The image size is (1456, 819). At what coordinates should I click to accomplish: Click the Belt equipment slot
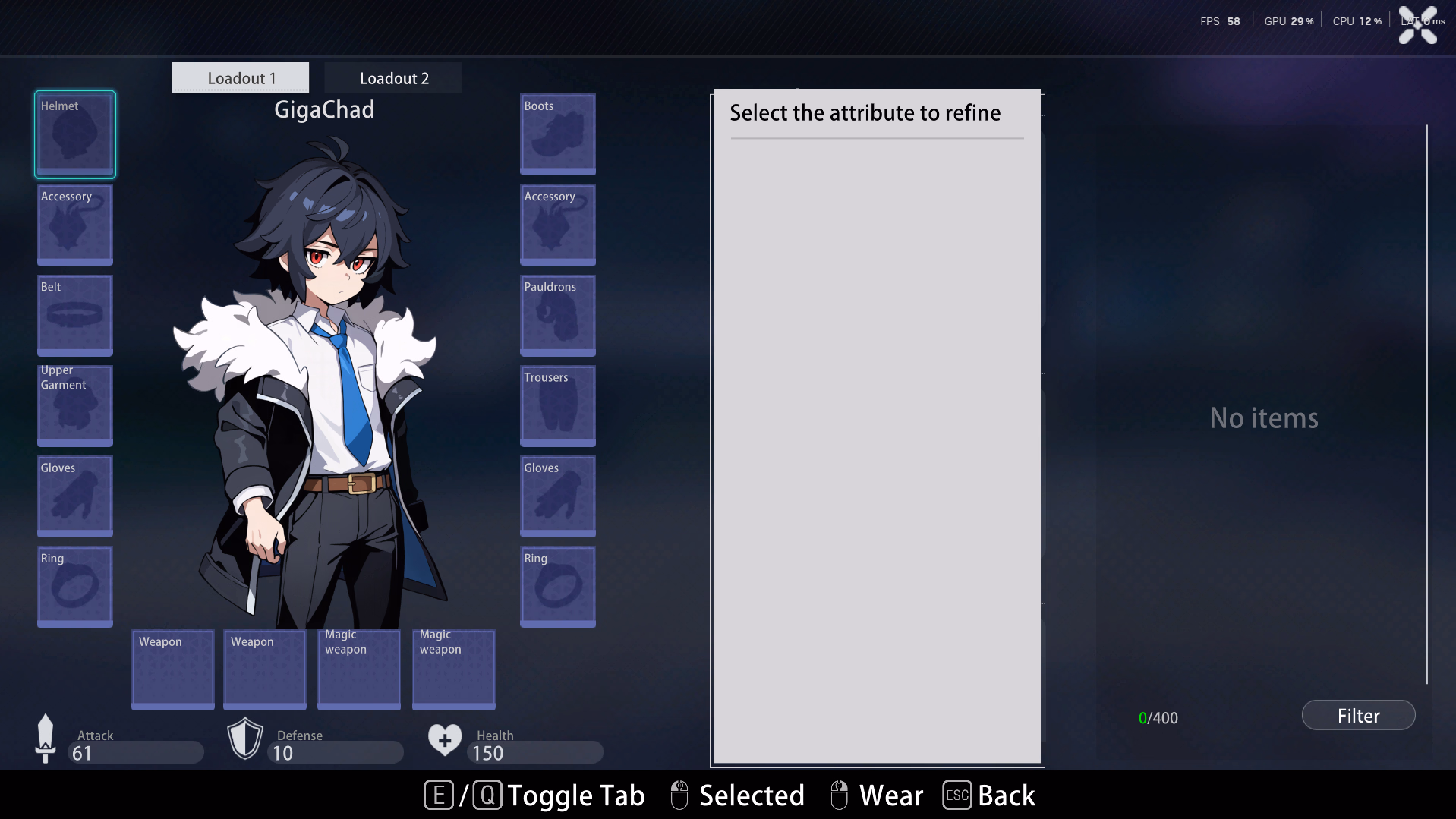(x=75, y=315)
